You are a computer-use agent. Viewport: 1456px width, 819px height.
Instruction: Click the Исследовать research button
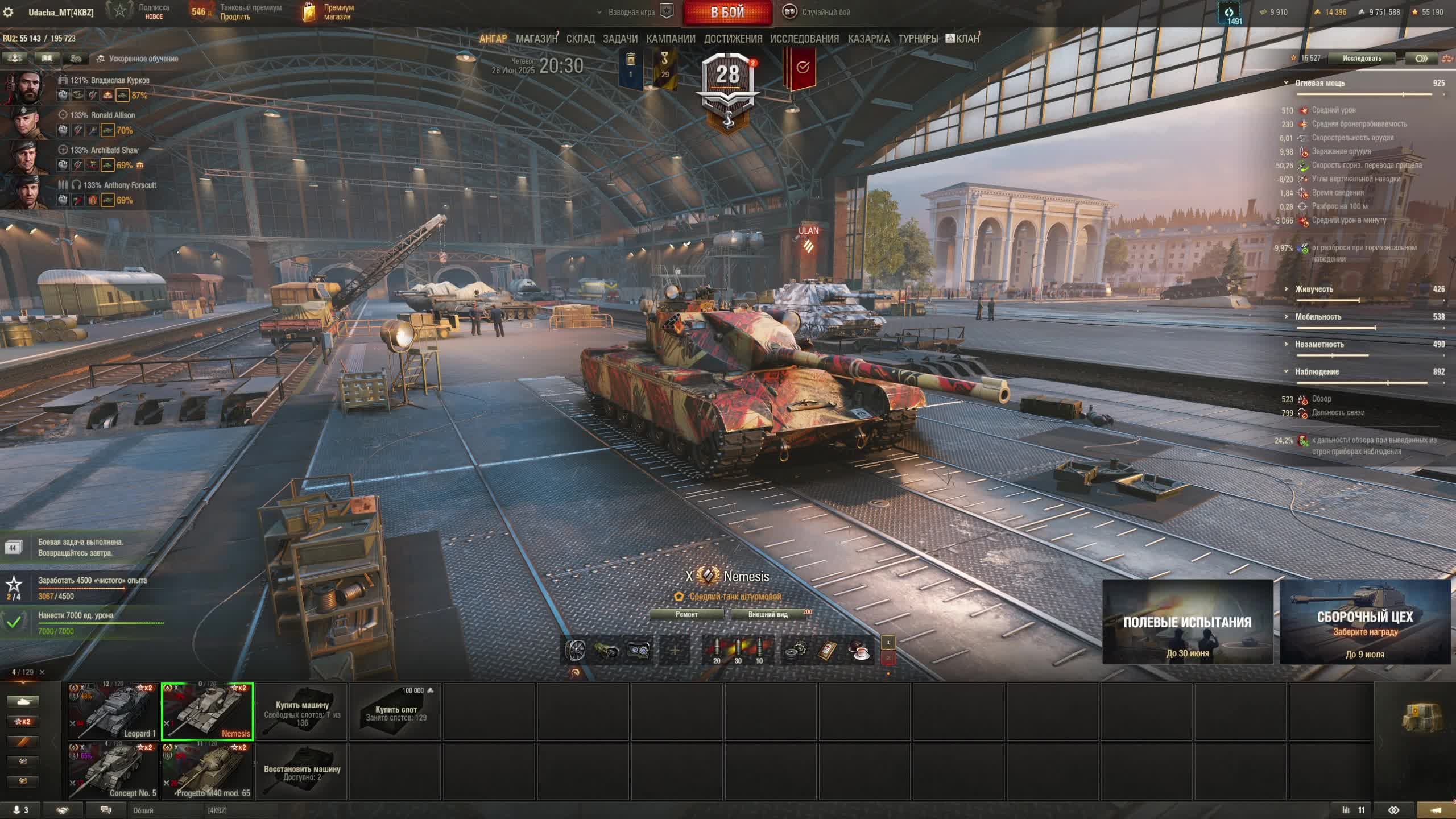(x=1362, y=58)
